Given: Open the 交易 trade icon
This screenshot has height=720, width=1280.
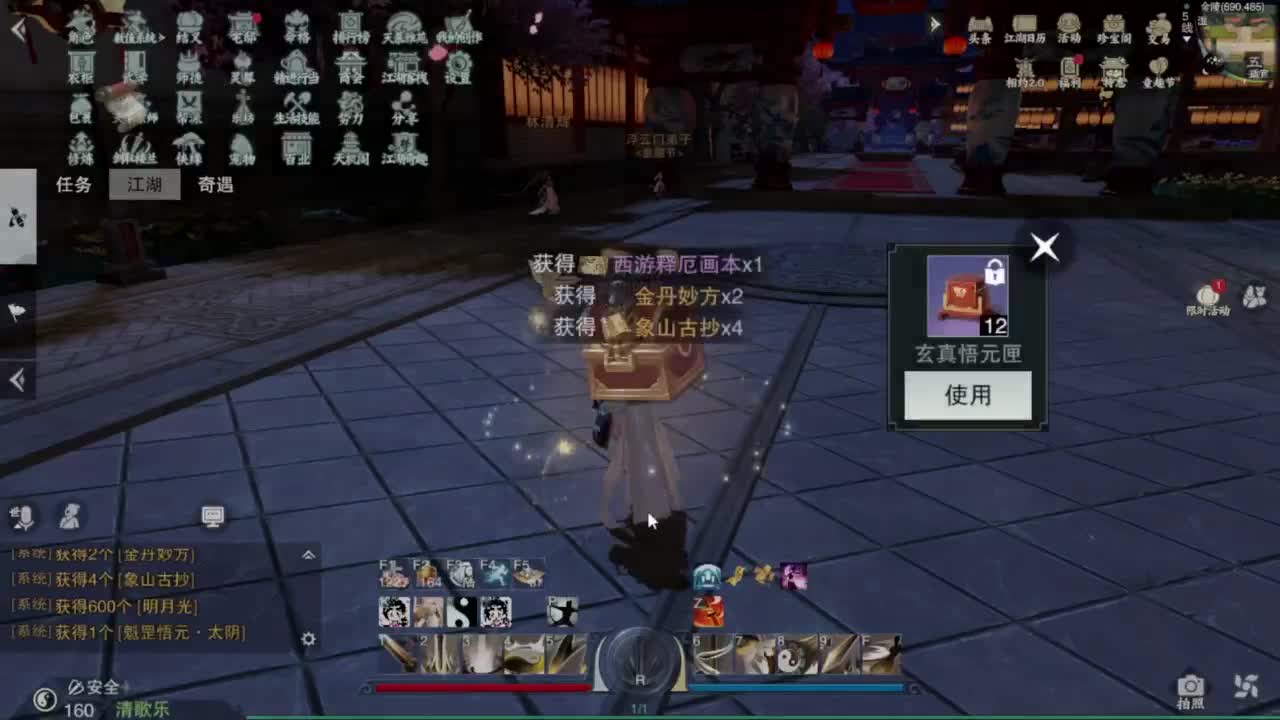Looking at the screenshot, I should (1158, 25).
